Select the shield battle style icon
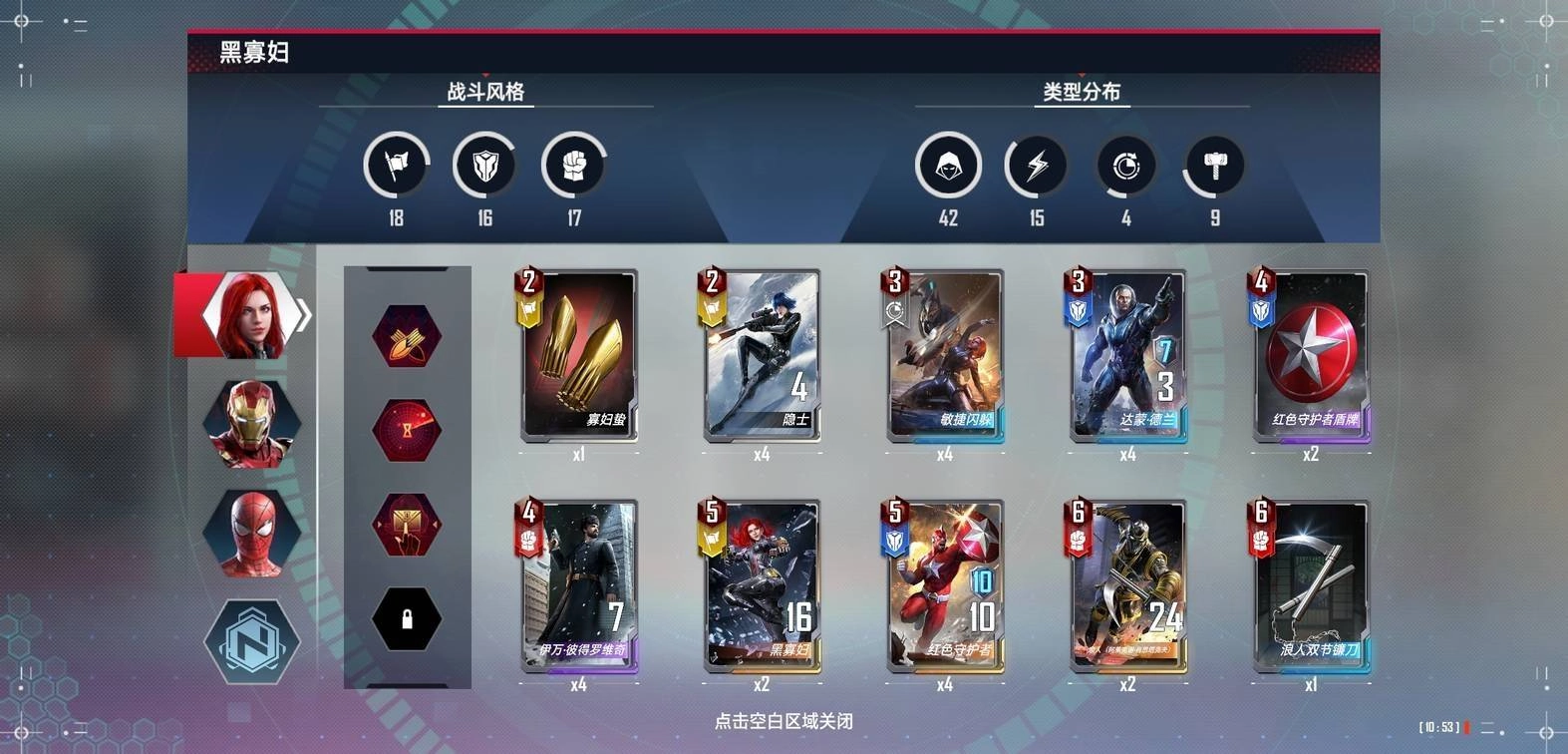Screen dimensions: 1568x754 (x=485, y=166)
